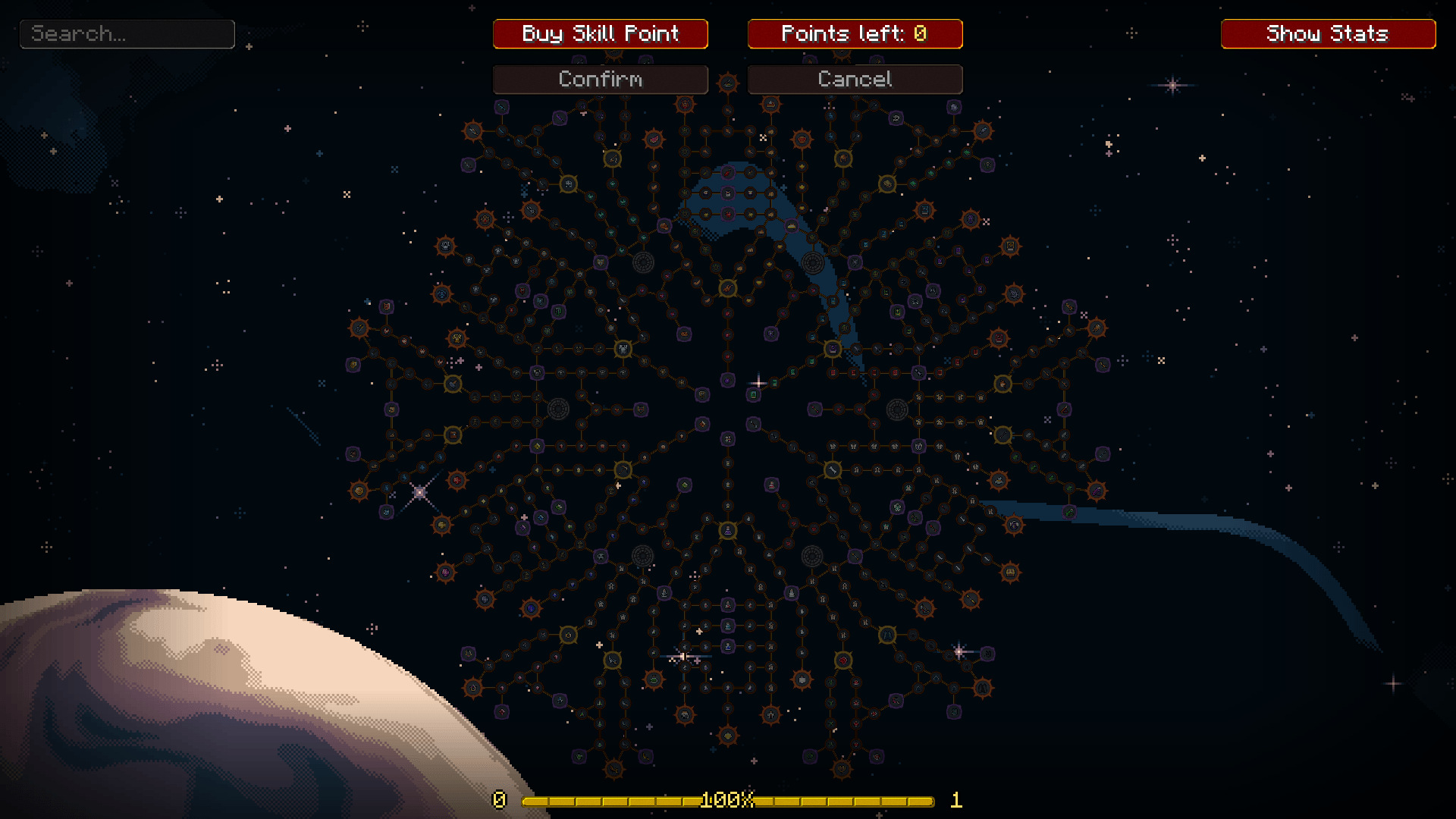Buy a skill point
1456x819 pixels.
600,34
